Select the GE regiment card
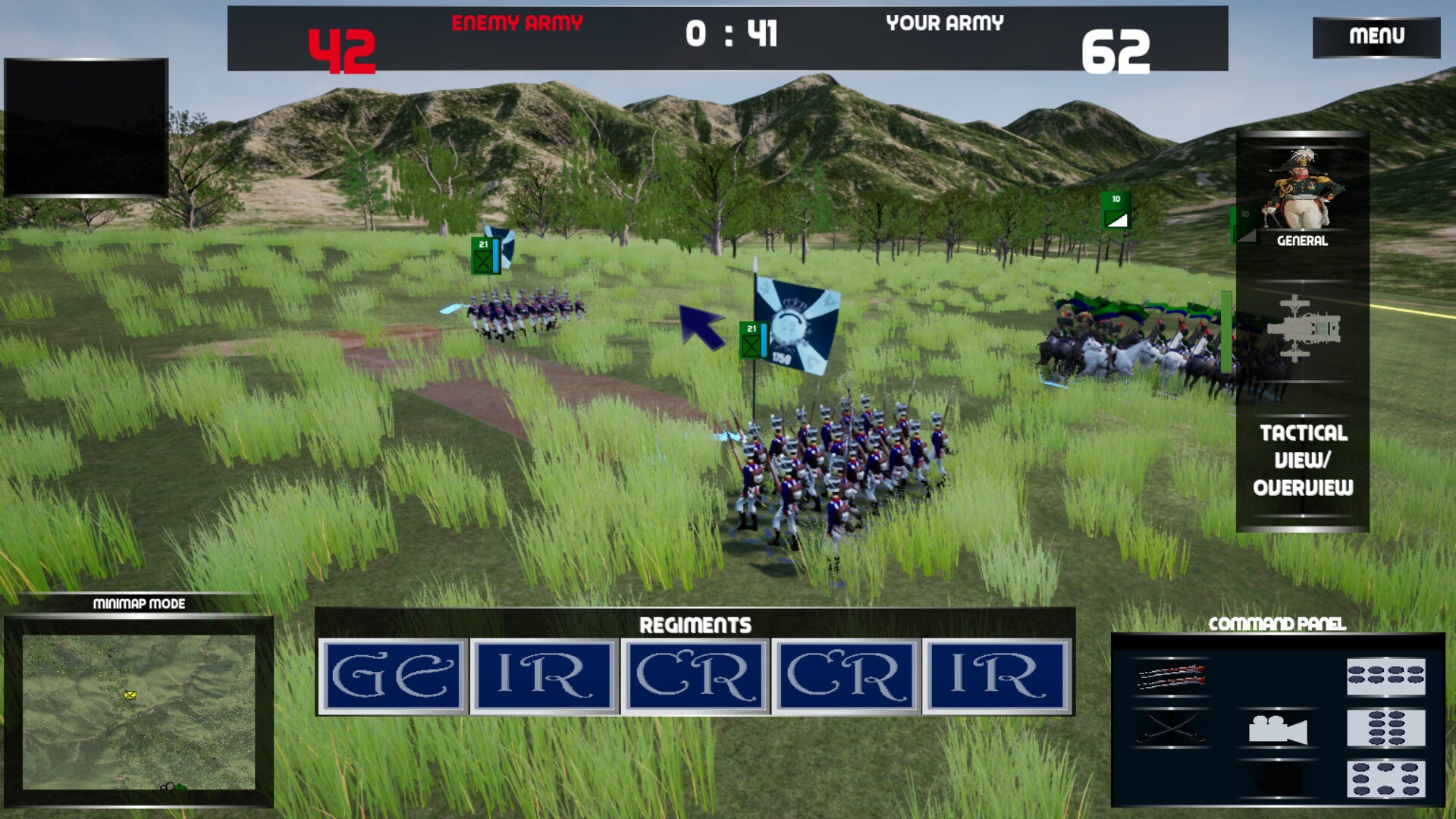 pyautogui.click(x=392, y=676)
